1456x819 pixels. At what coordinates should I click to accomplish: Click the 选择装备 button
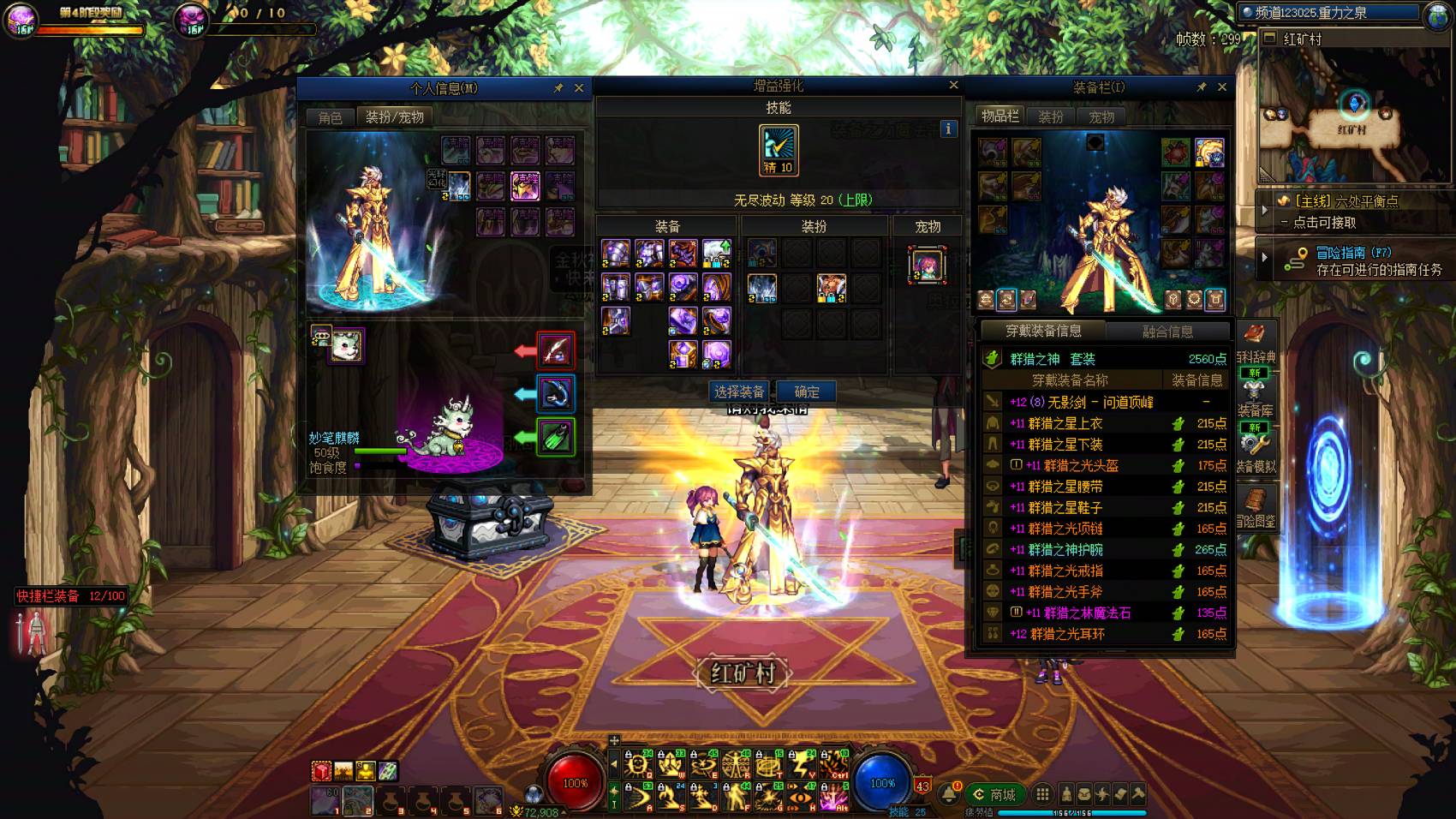738,392
